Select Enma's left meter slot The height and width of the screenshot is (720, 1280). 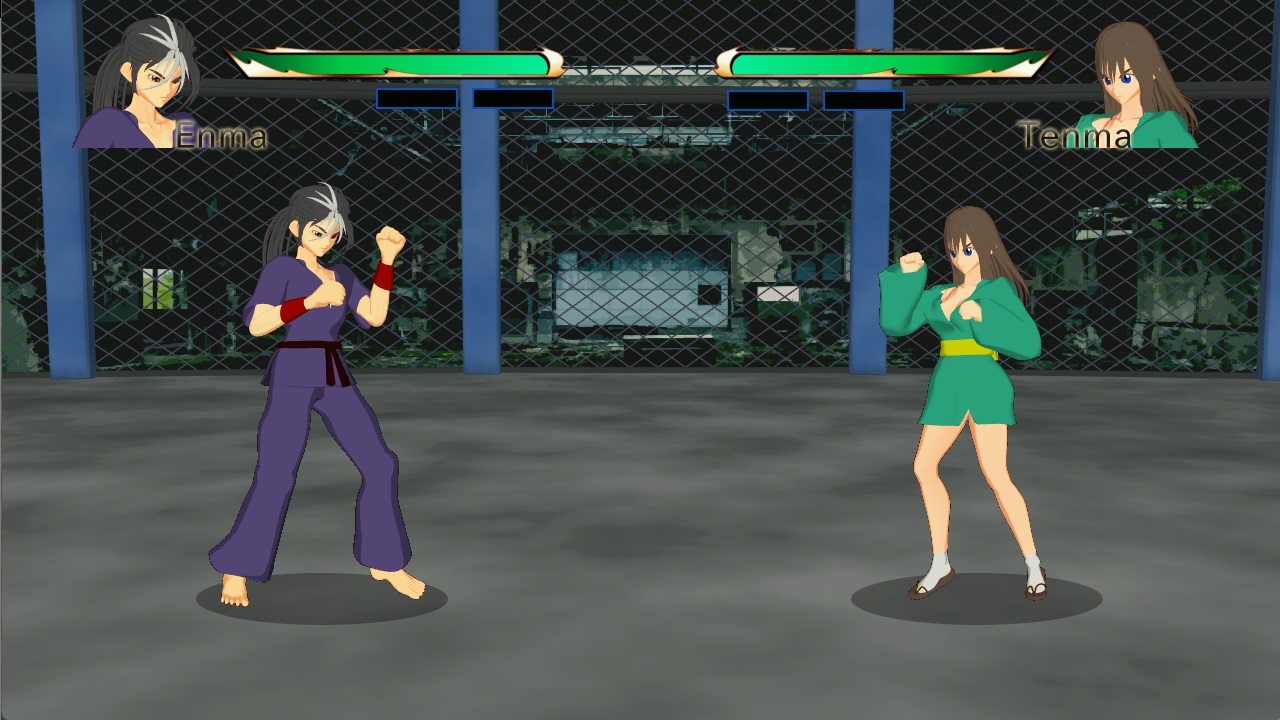point(415,99)
